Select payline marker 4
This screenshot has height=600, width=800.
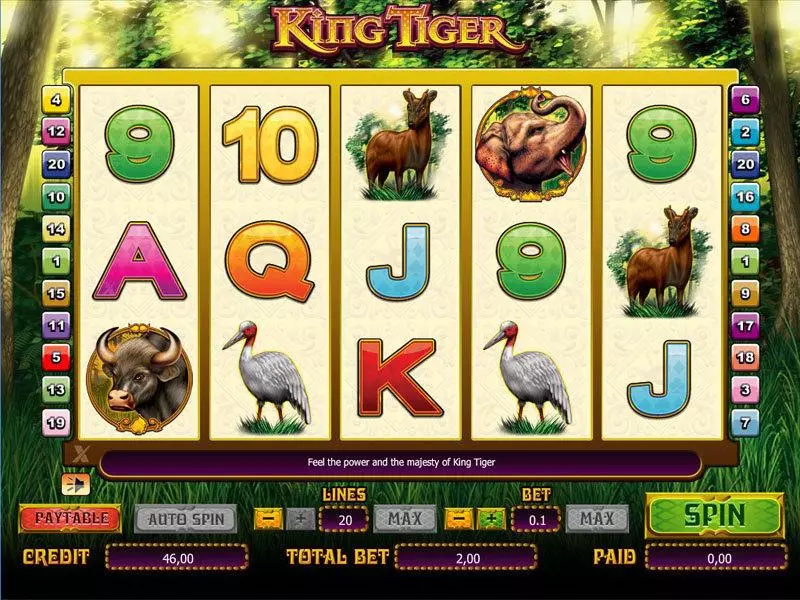coord(56,100)
